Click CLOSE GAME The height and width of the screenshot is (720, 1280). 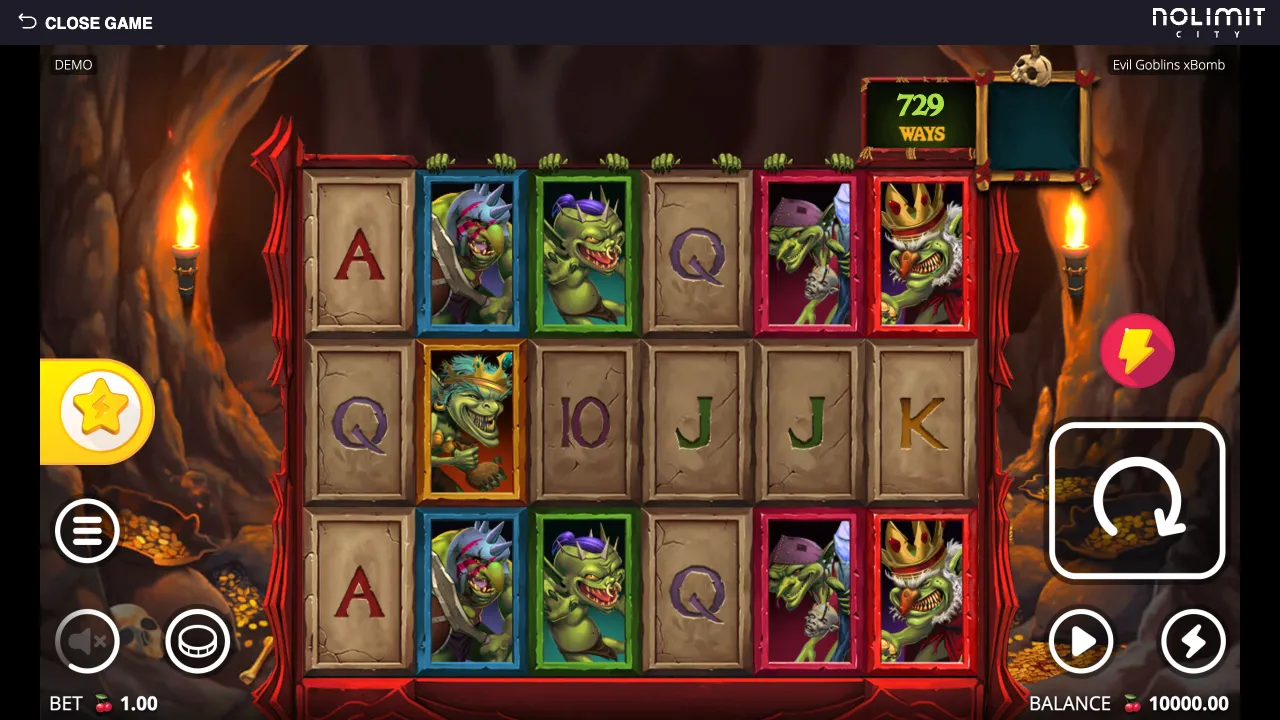pyautogui.click(x=100, y=22)
